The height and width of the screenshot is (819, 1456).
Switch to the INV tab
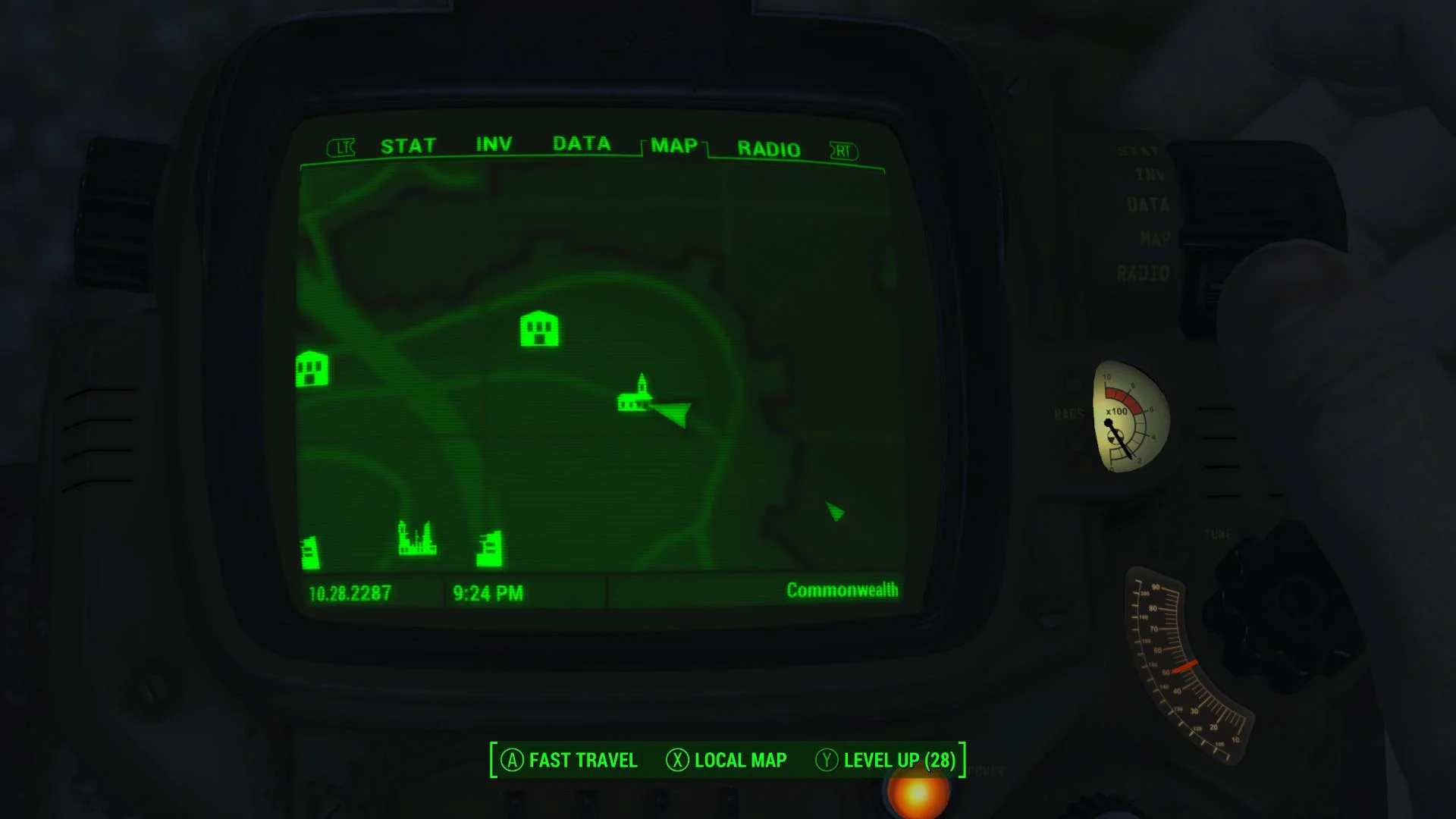(x=493, y=143)
